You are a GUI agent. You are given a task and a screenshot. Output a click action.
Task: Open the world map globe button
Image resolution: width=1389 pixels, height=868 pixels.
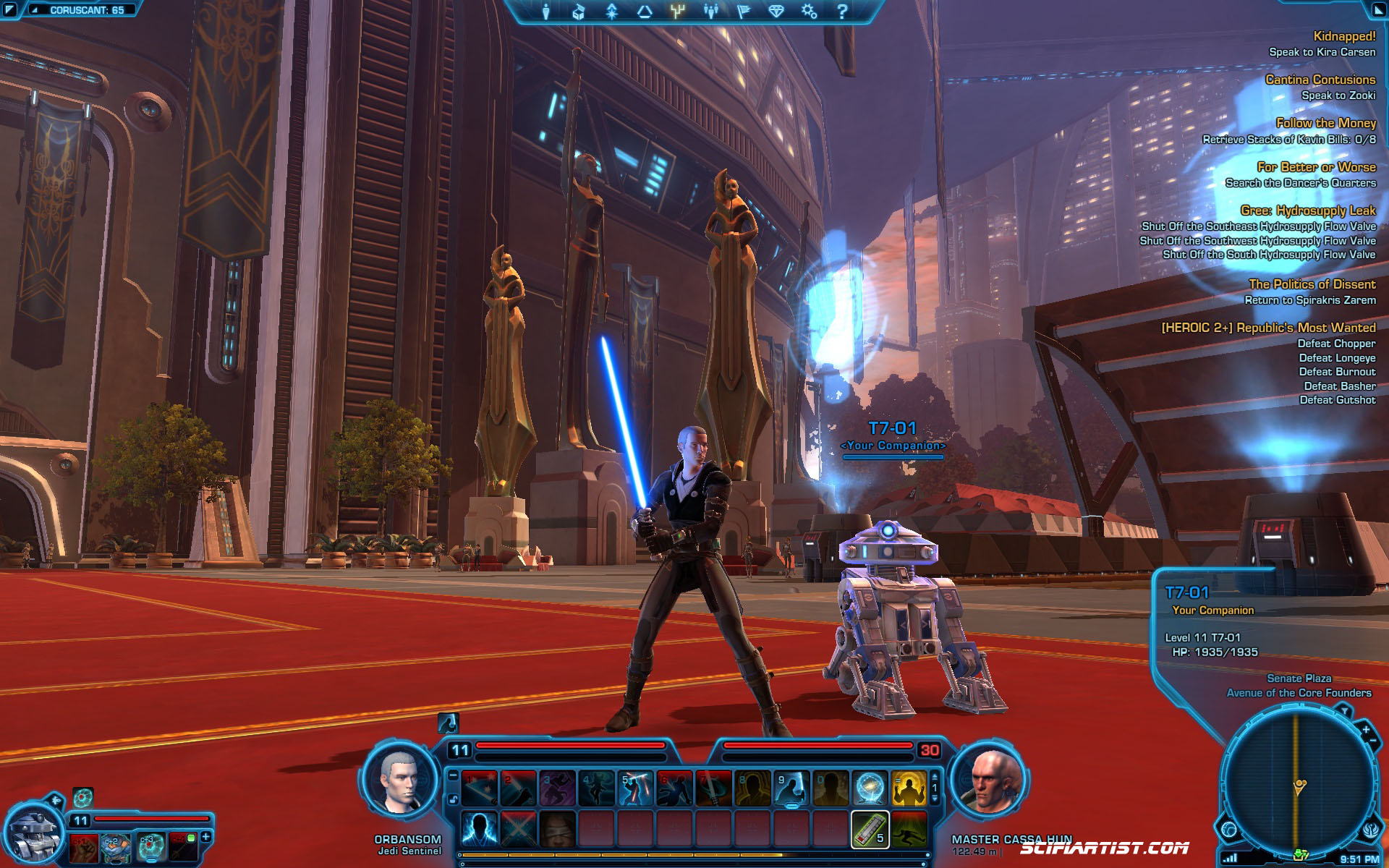pyautogui.click(x=1229, y=830)
